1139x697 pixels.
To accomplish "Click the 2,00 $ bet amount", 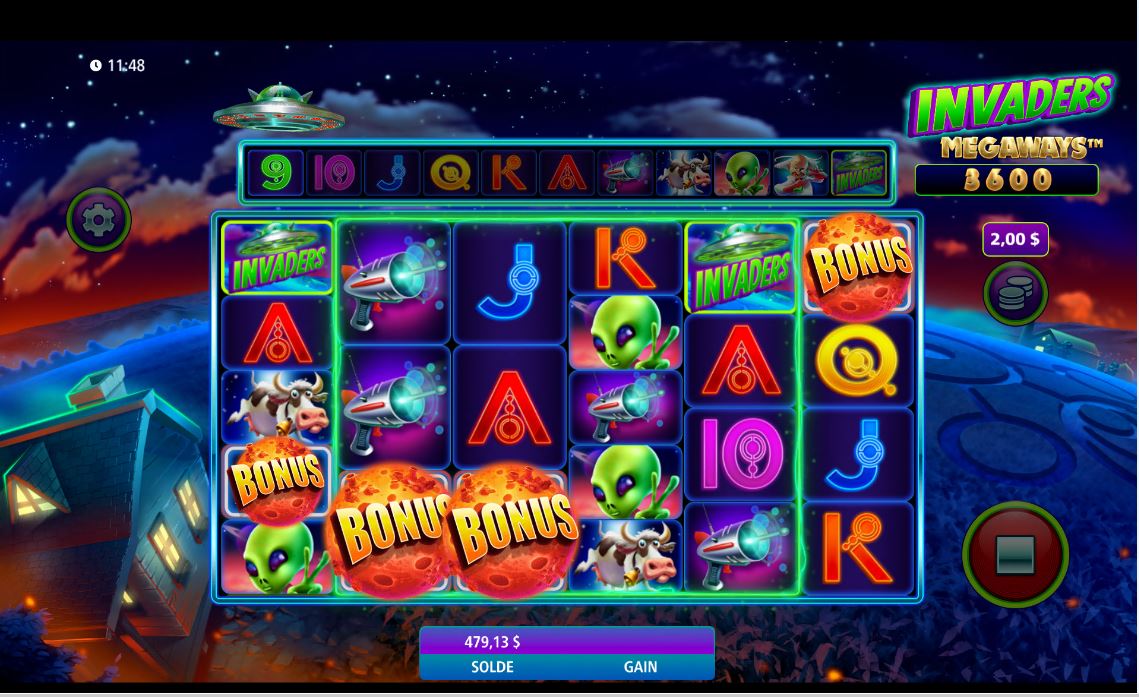I will pyautogui.click(x=1015, y=239).
